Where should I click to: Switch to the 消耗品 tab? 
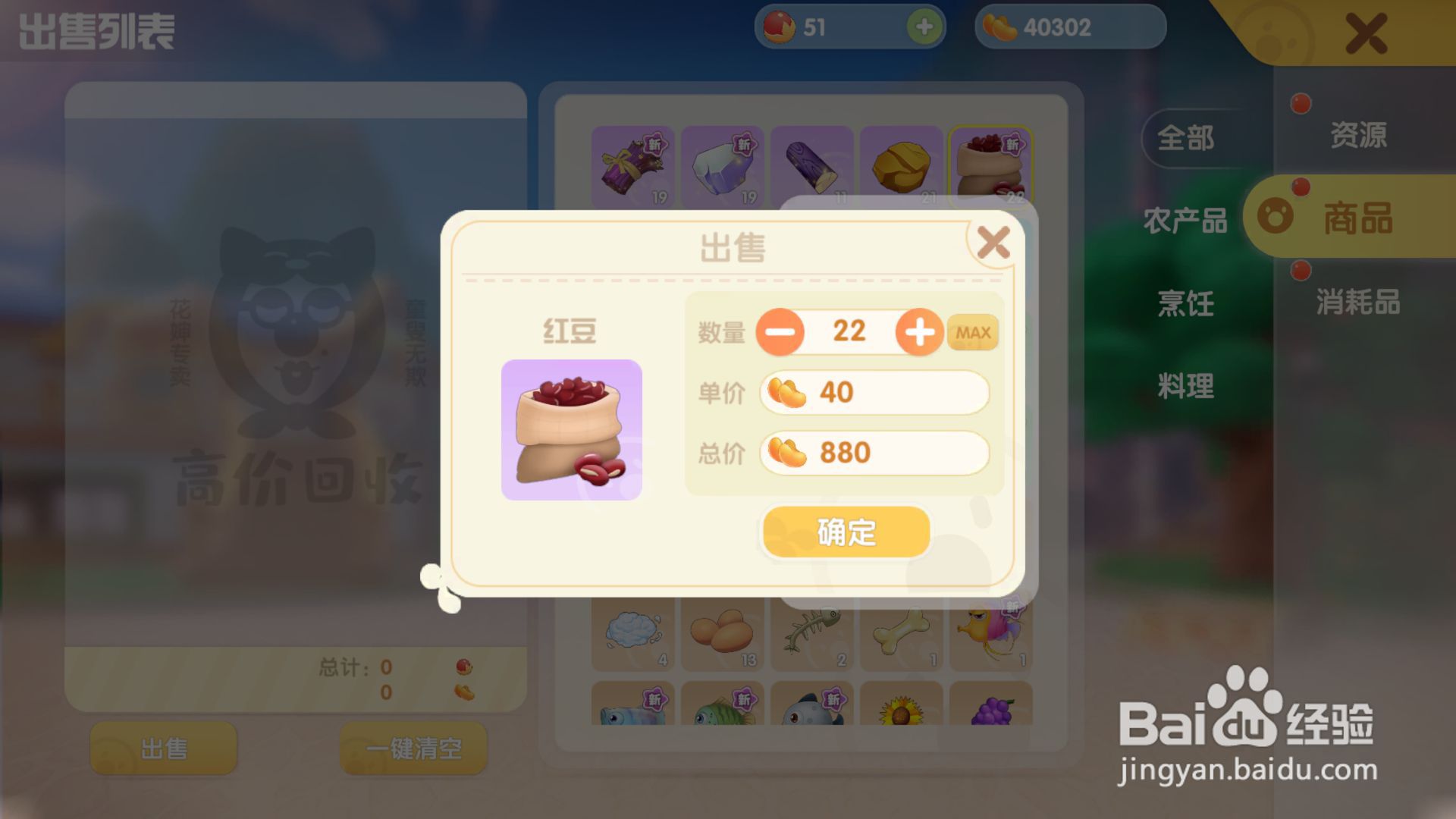pyautogui.click(x=1357, y=303)
